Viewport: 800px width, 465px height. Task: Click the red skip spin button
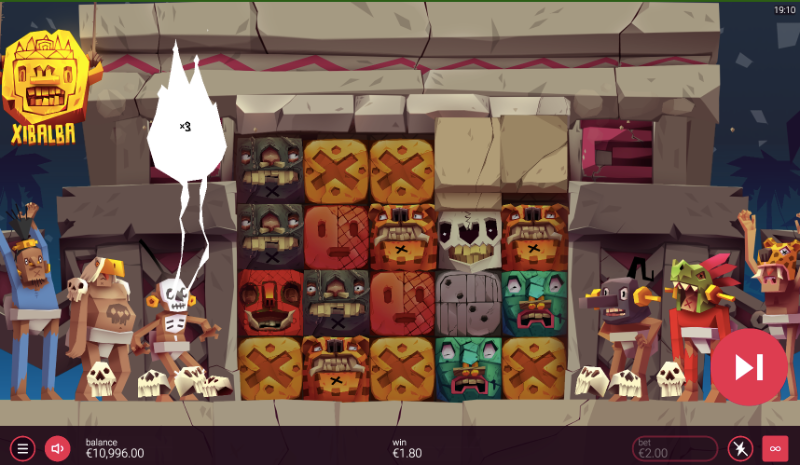click(749, 367)
